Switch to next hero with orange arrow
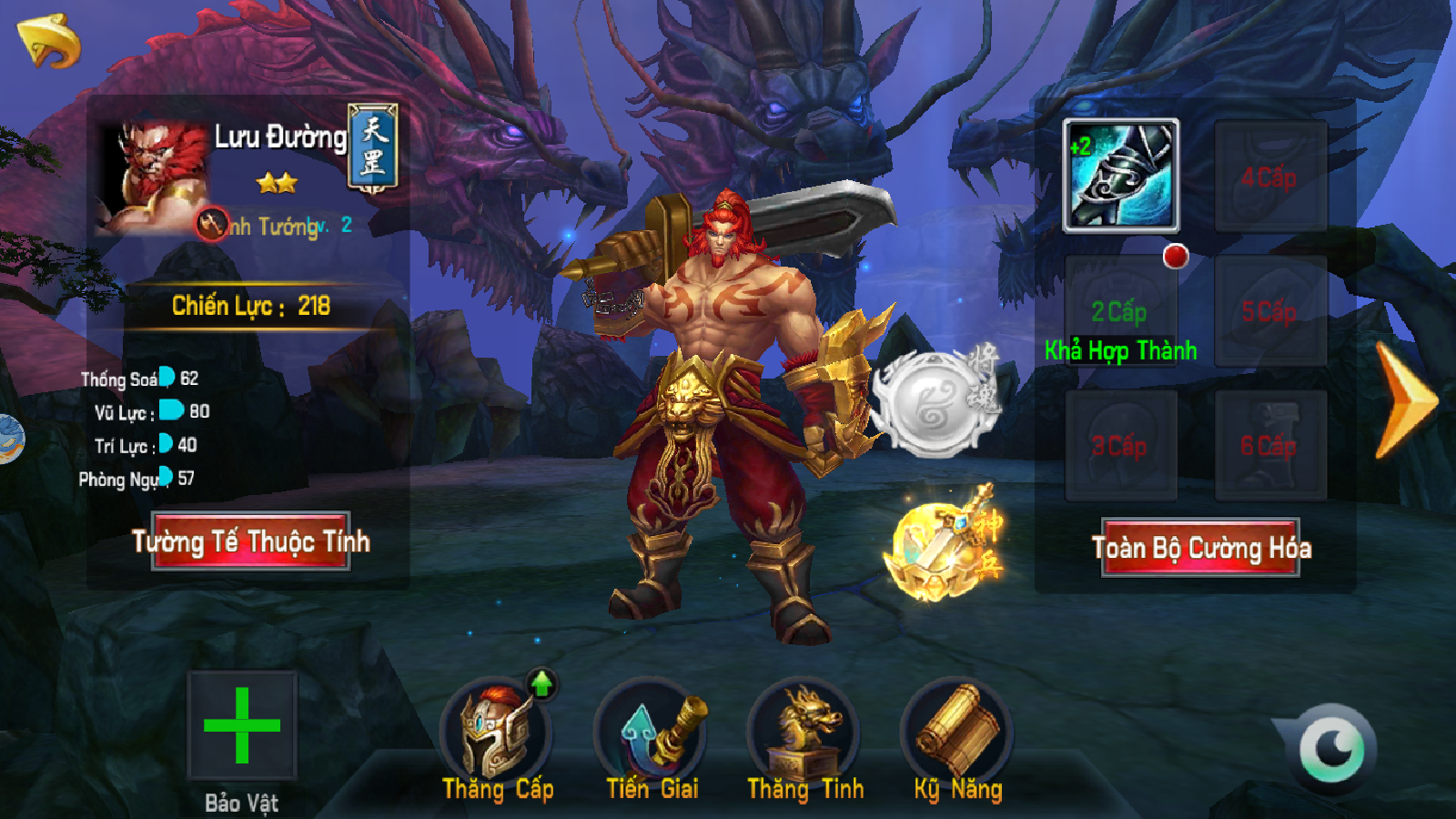 (1404, 400)
